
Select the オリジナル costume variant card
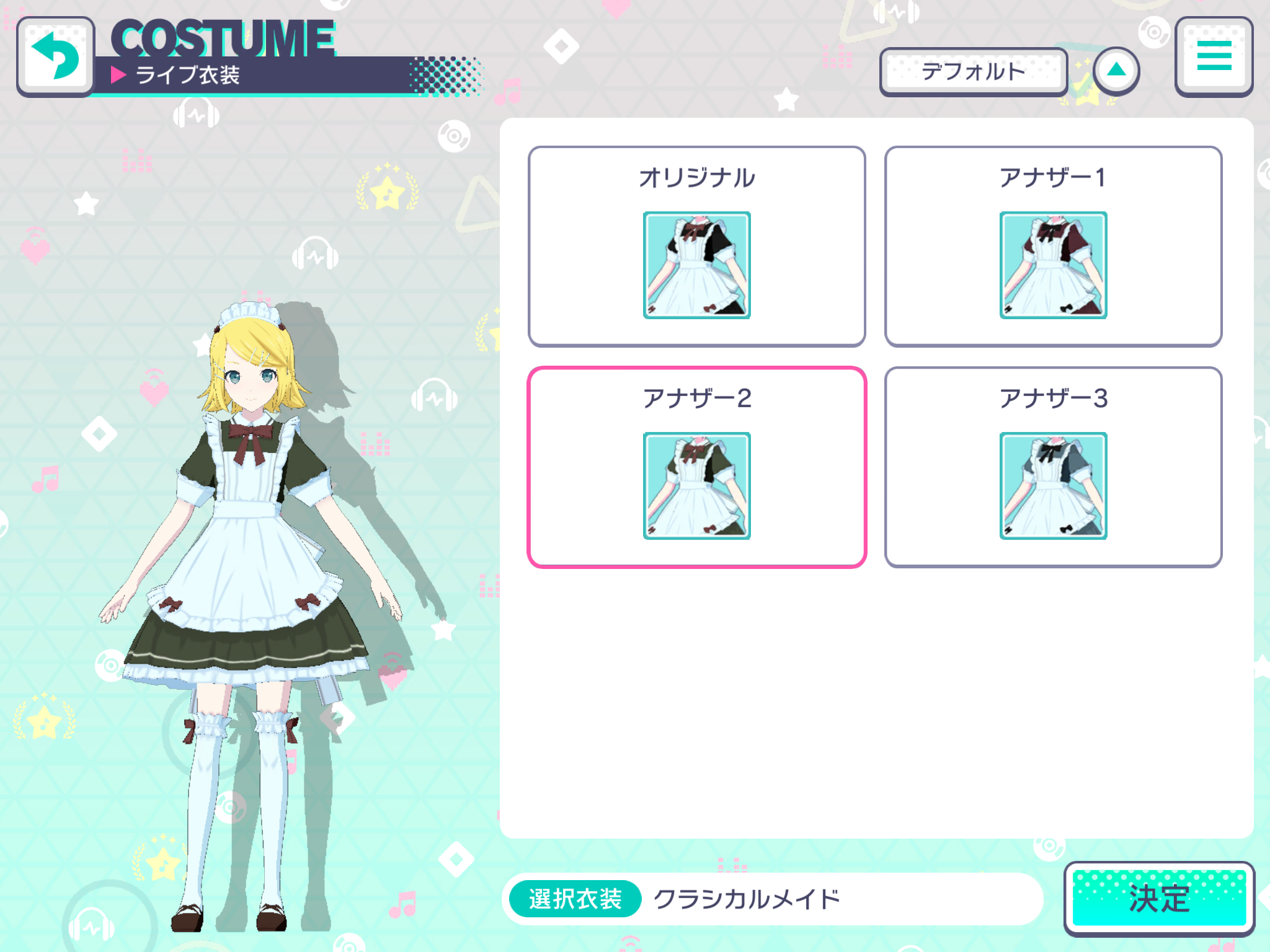(x=697, y=244)
